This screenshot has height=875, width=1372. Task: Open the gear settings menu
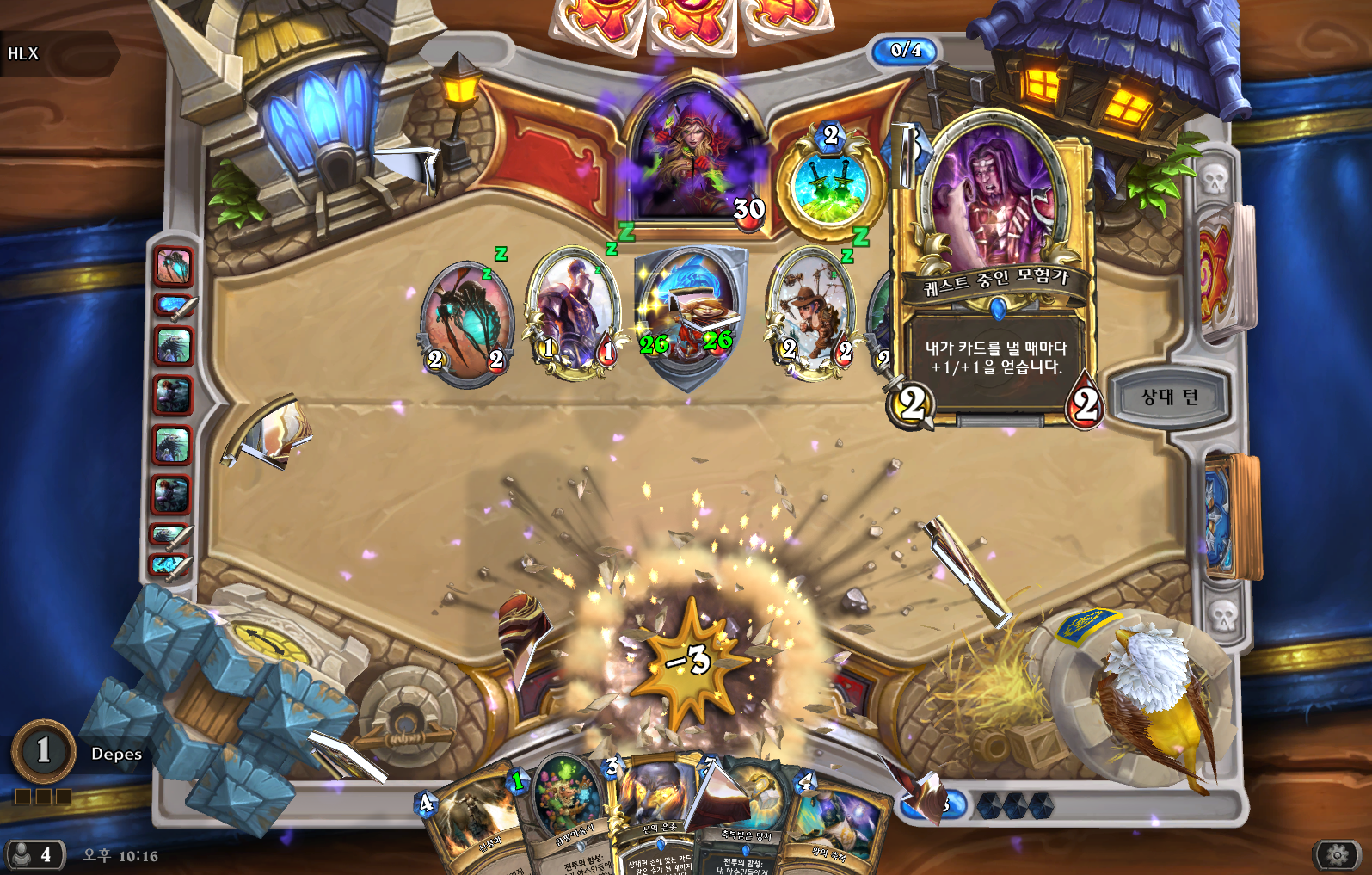1336,854
